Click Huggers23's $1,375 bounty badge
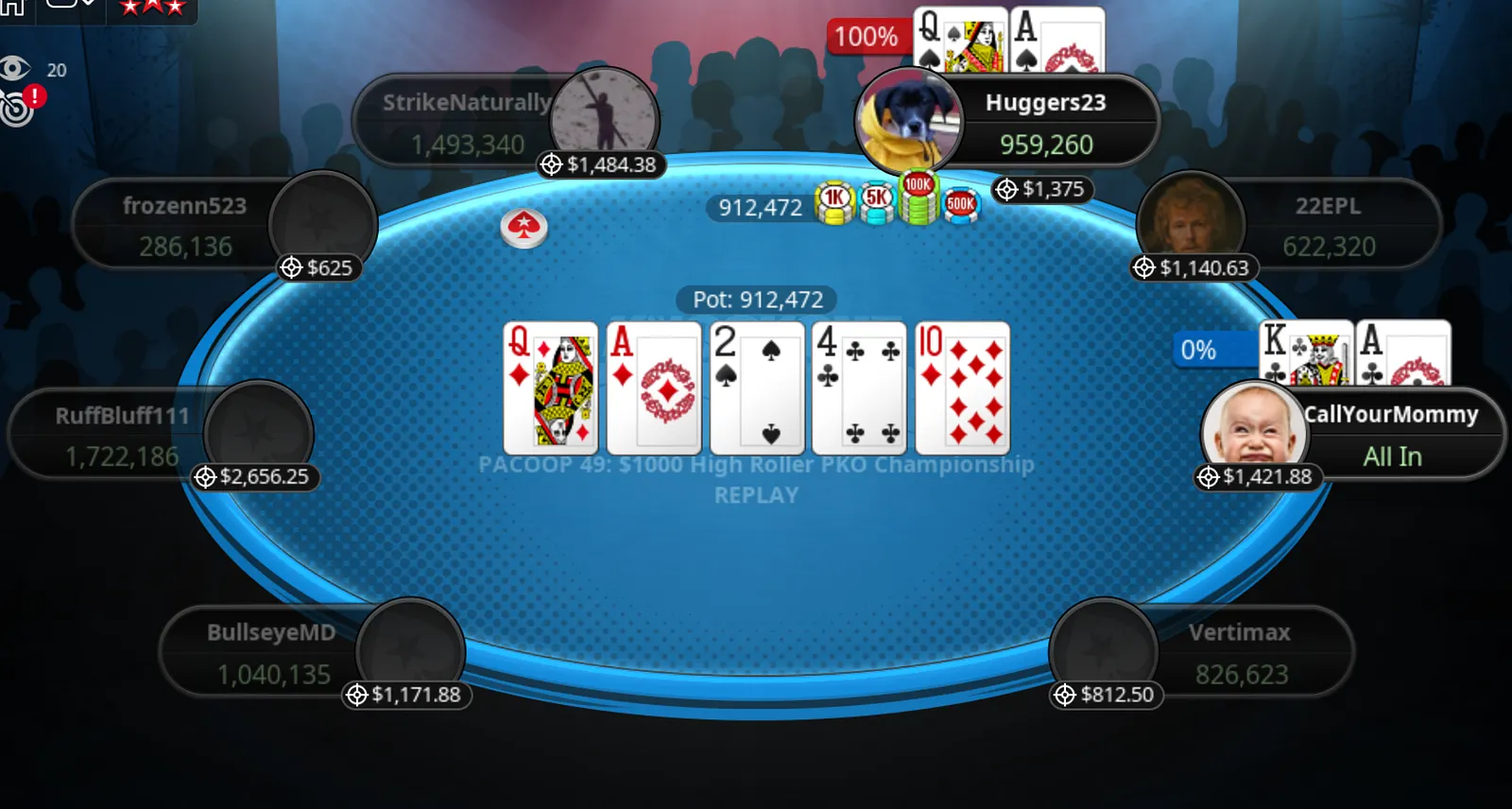Image resolution: width=1512 pixels, height=809 pixels. pos(1042,190)
